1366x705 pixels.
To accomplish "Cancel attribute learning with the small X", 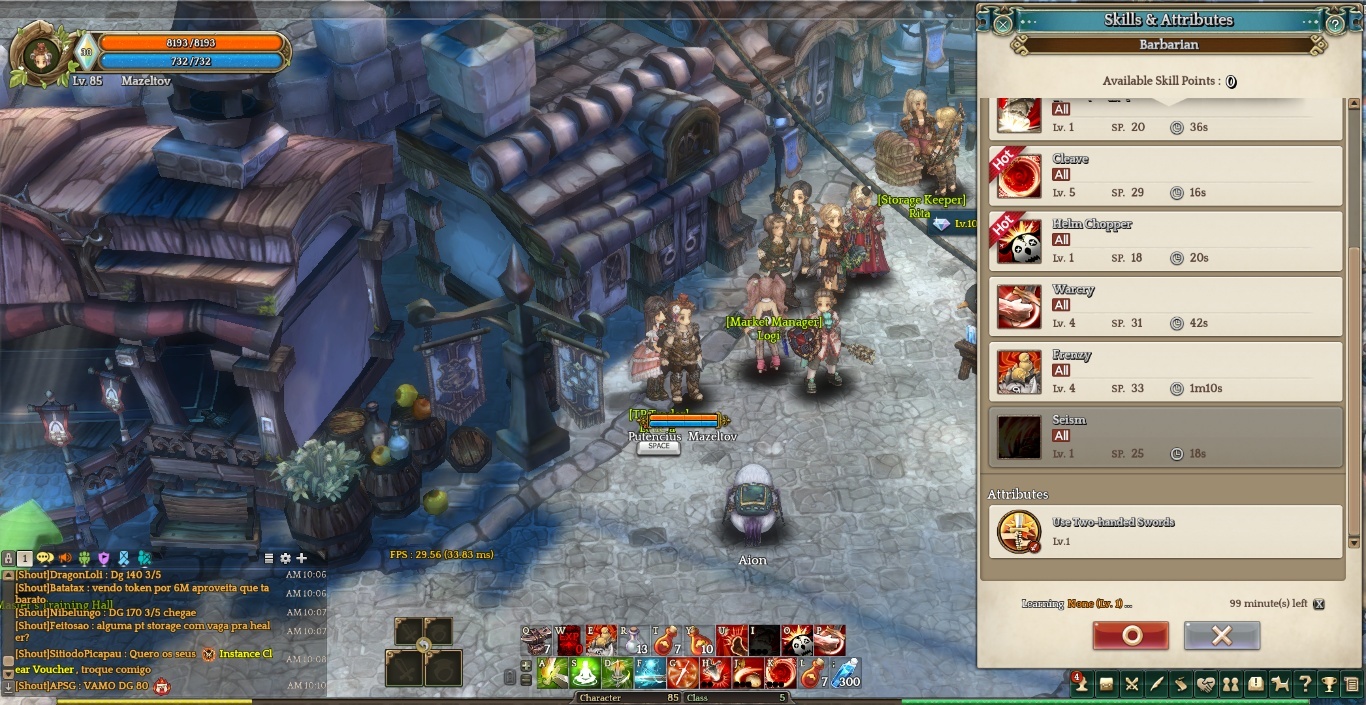I will 1319,604.
